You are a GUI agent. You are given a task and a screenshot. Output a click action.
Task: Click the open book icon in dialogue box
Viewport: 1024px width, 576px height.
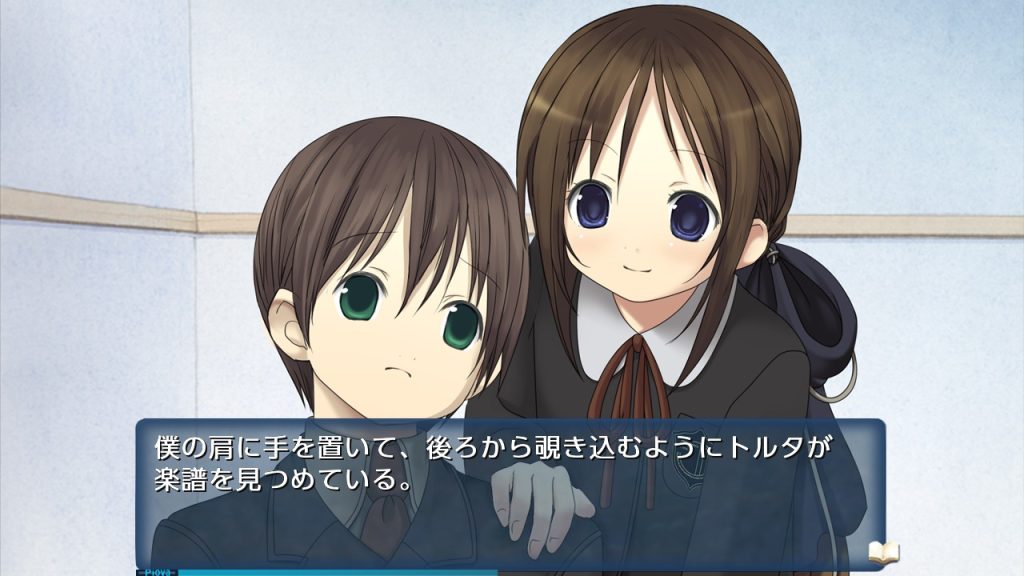tap(883, 551)
